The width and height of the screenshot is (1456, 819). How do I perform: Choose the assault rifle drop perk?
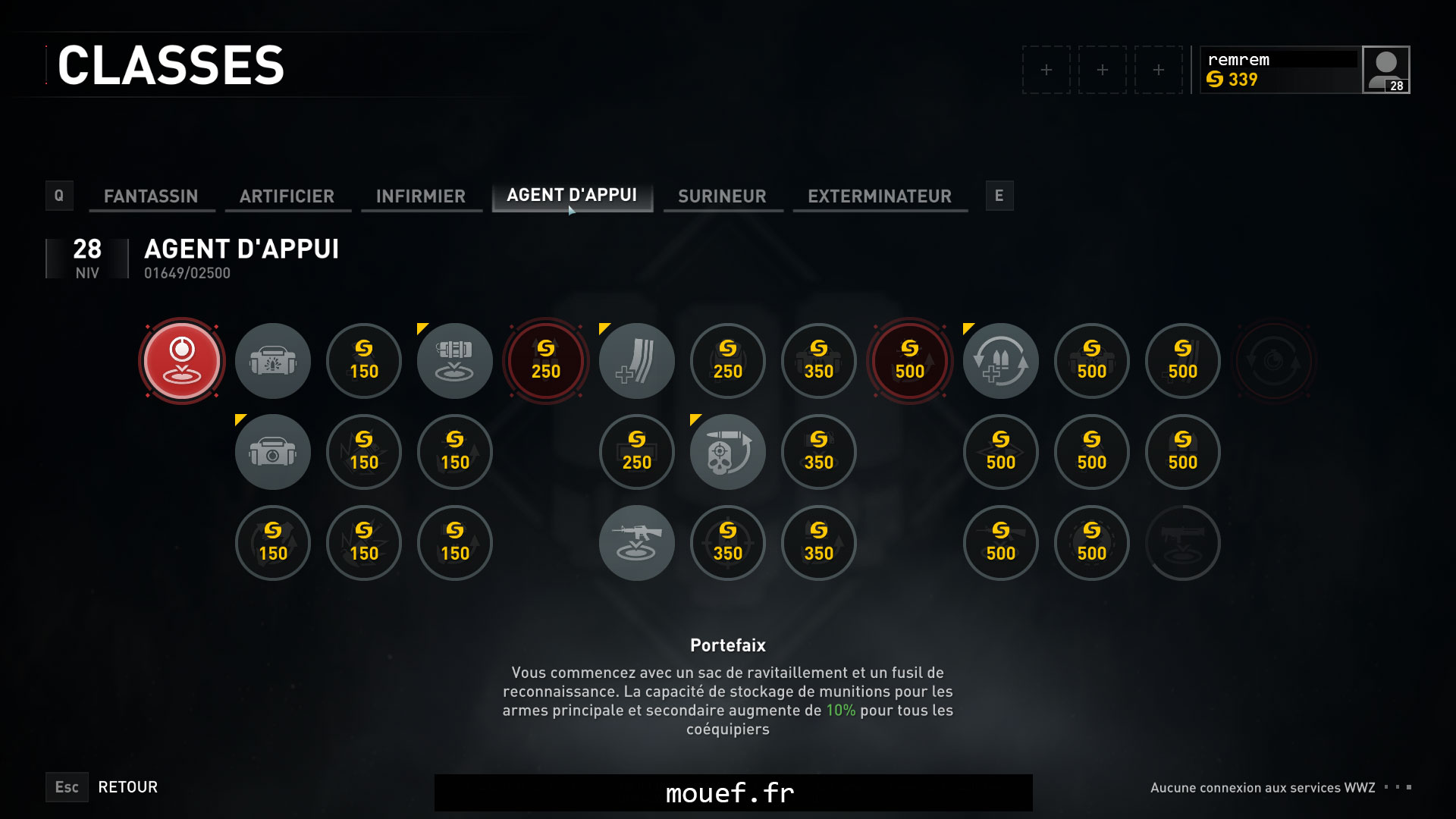point(637,543)
